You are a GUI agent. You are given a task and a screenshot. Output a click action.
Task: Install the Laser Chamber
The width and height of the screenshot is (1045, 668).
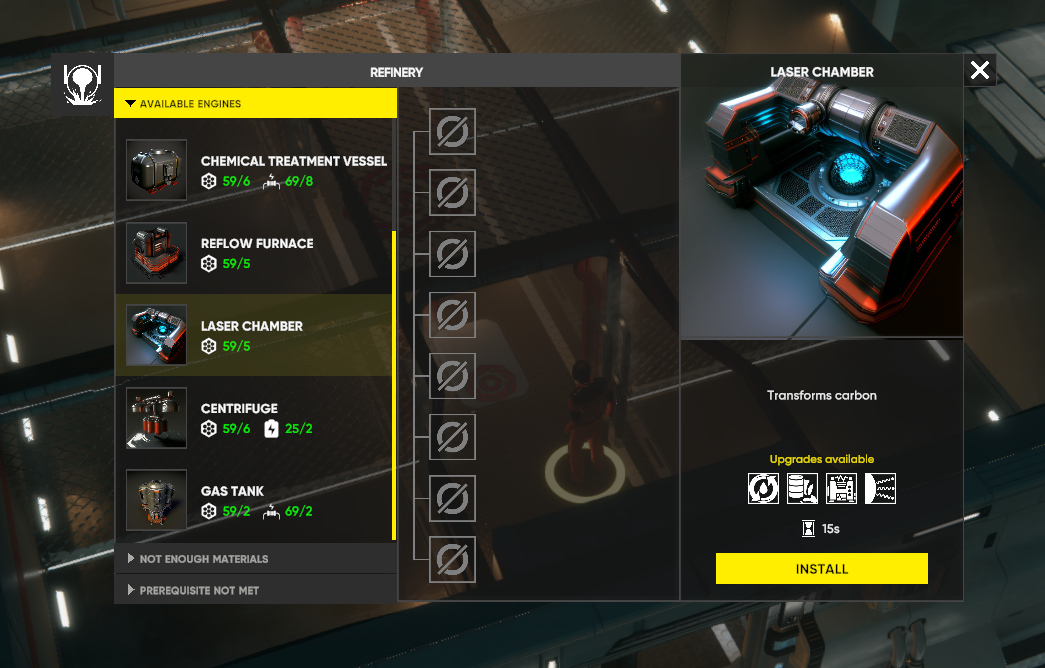pyautogui.click(x=821, y=568)
